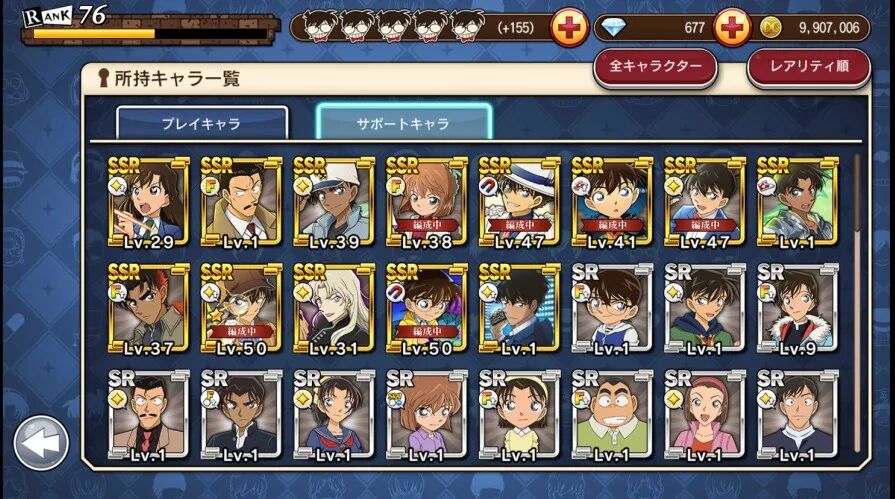Switch to the プレイキャラ tab
Screen dimensions: 895x499
pos(202,123)
